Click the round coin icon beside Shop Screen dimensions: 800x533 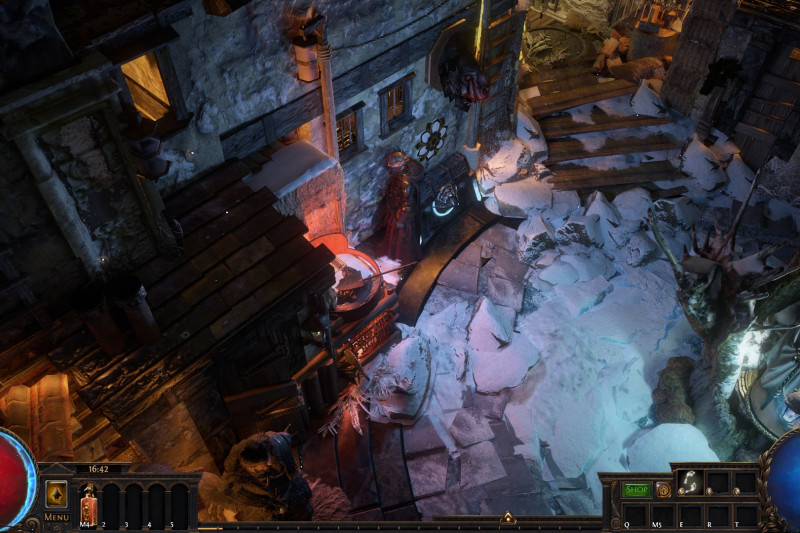tap(663, 490)
